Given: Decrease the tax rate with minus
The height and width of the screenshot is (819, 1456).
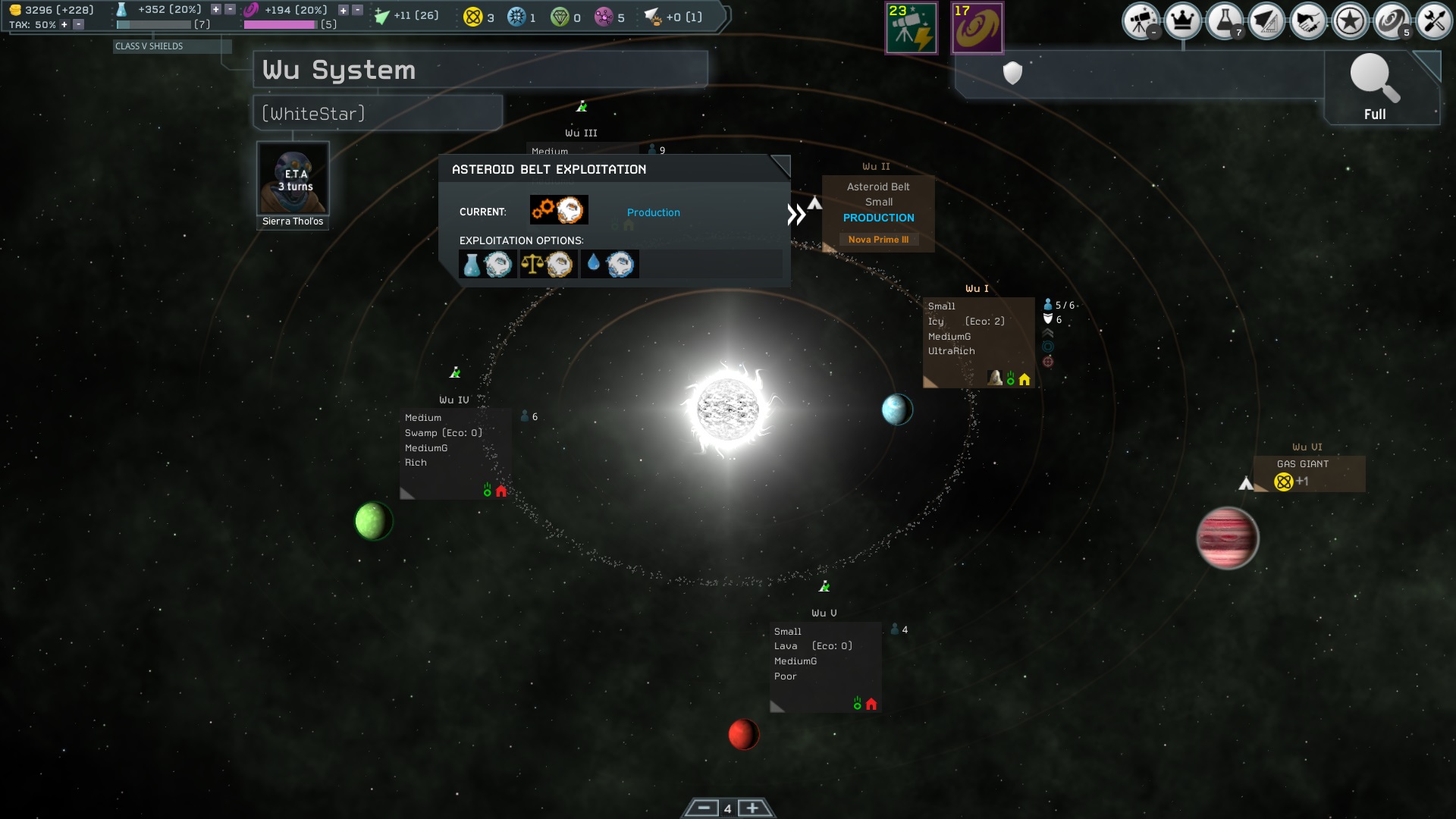Looking at the screenshot, I should pos(78,25).
